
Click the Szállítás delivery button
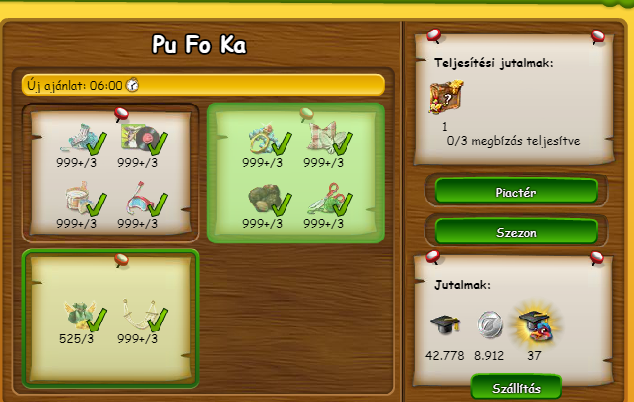[x=516, y=388]
